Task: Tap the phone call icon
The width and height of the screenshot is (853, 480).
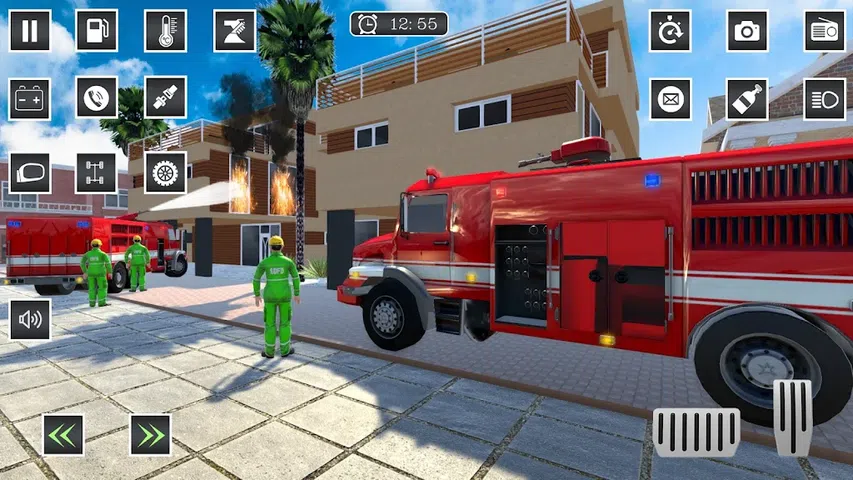Action: (x=97, y=98)
